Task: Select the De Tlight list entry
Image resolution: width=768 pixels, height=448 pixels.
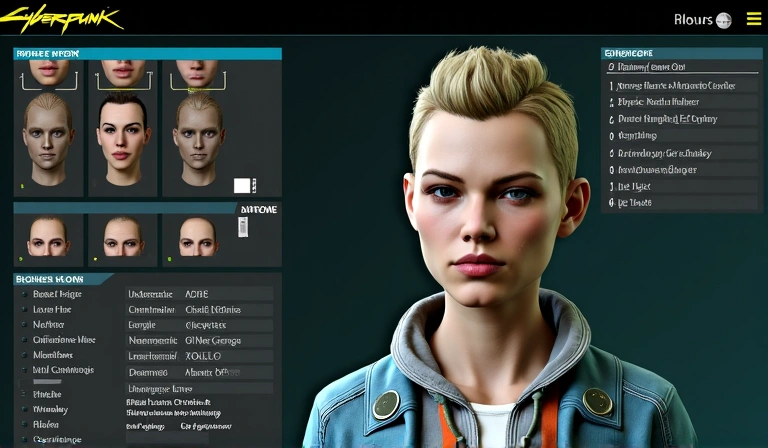Action: pyautogui.click(x=634, y=186)
